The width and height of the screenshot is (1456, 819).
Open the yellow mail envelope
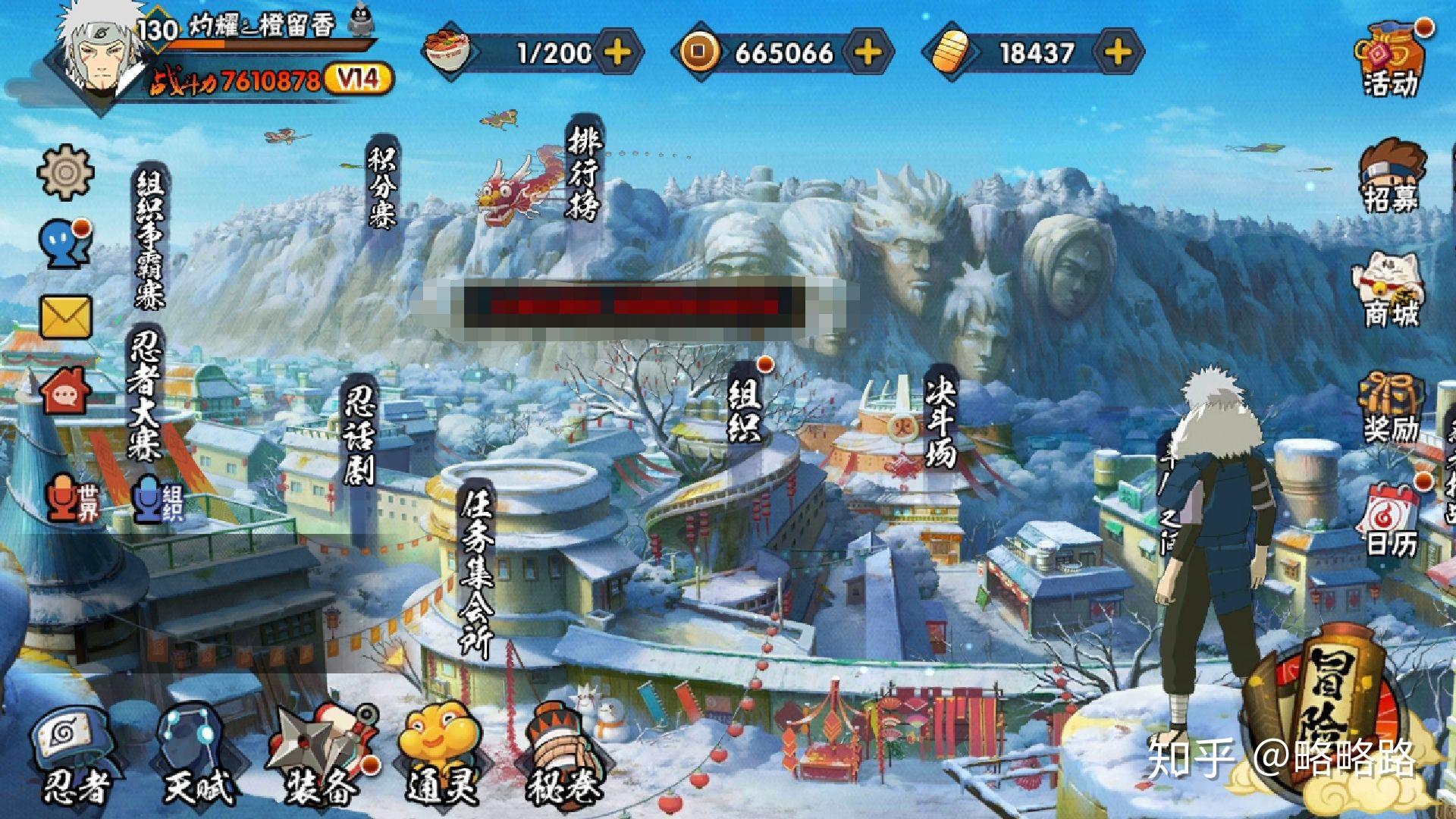tap(65, 316)
